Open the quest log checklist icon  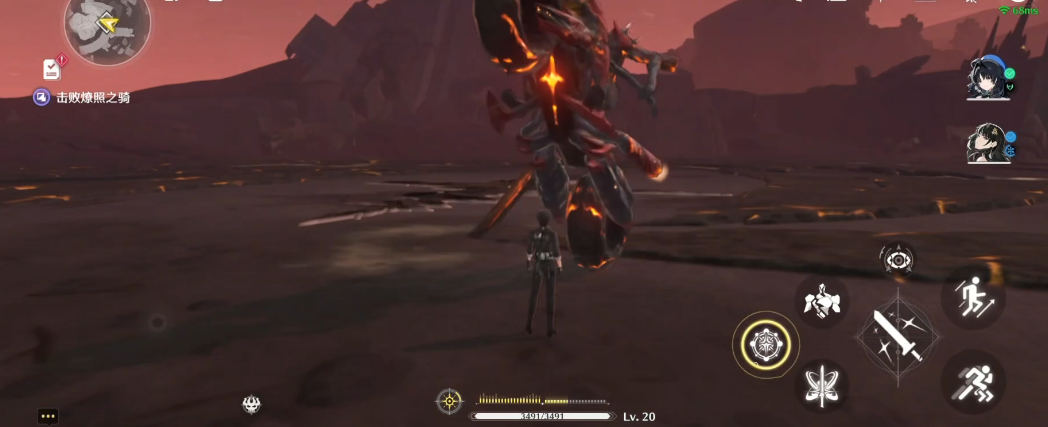(x=53, y=69)
